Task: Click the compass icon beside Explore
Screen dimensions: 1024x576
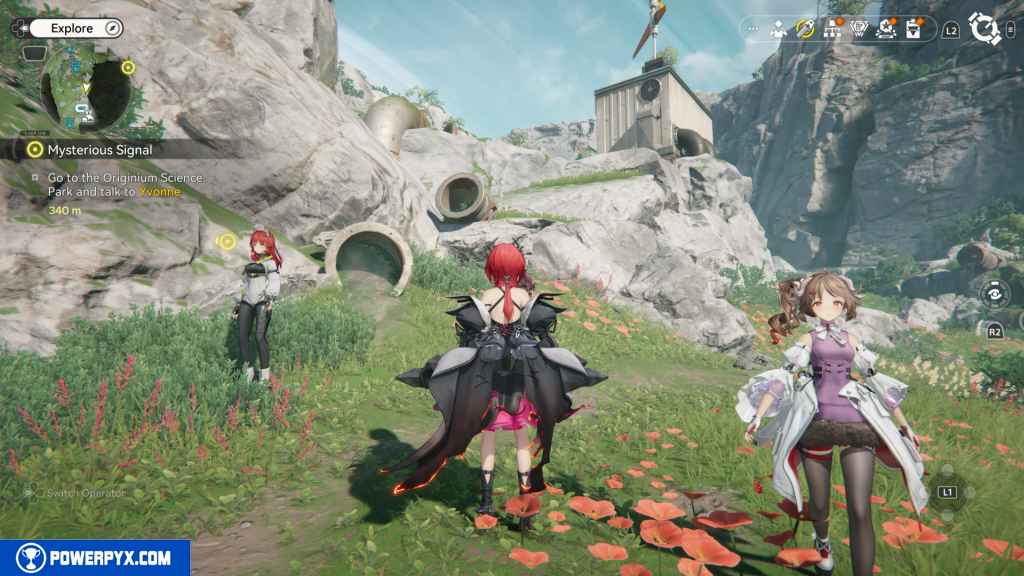Action: [113, 28]
